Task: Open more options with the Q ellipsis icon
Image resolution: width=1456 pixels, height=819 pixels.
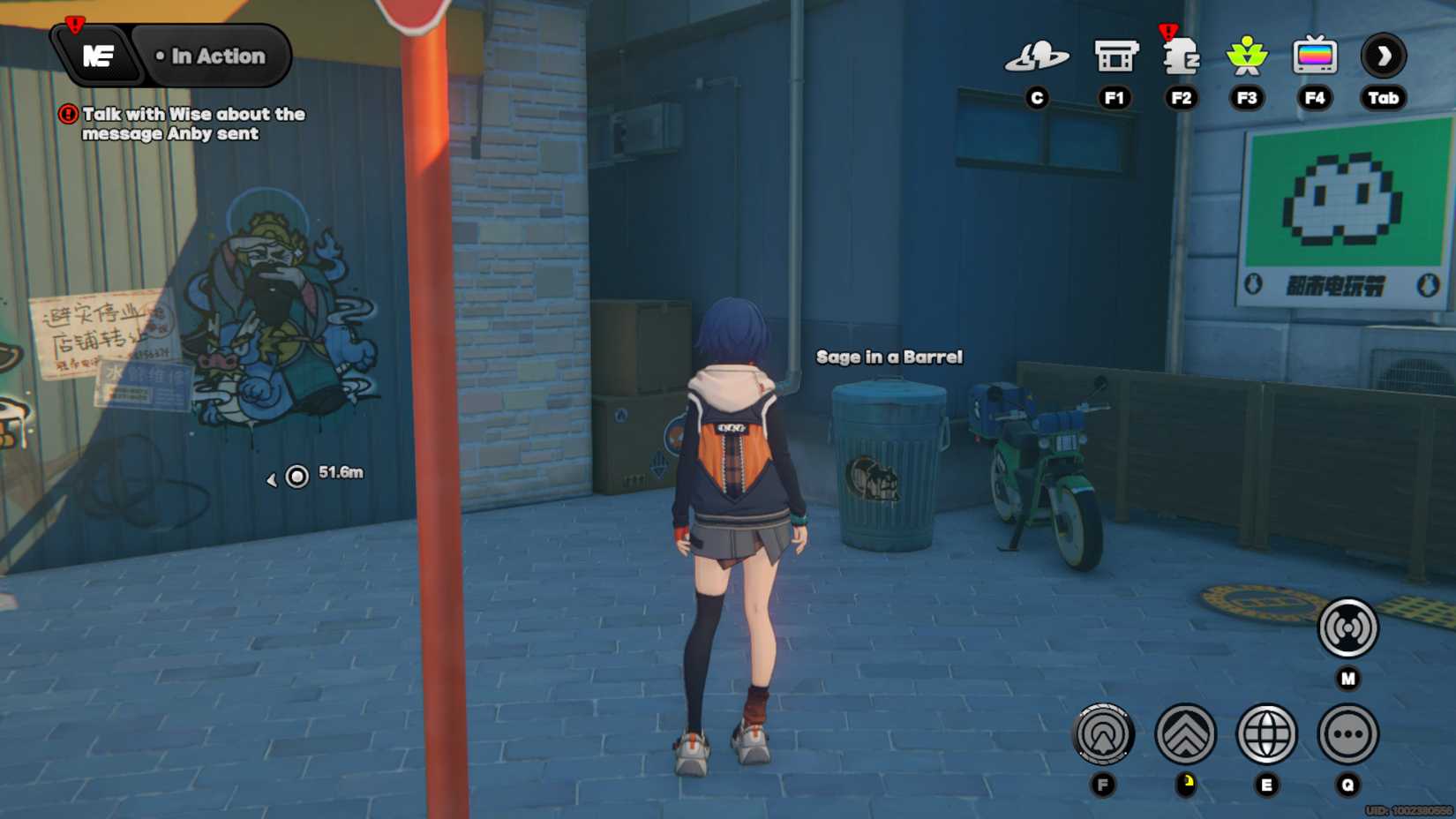Action: coord(1347,734)
